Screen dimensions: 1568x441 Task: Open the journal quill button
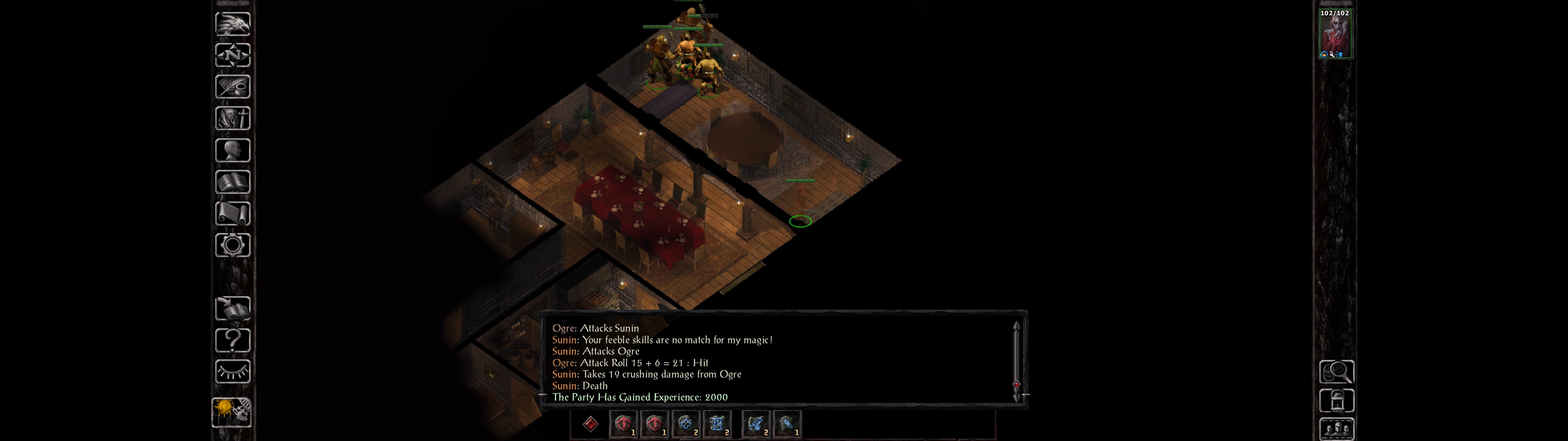coord(232,87)
